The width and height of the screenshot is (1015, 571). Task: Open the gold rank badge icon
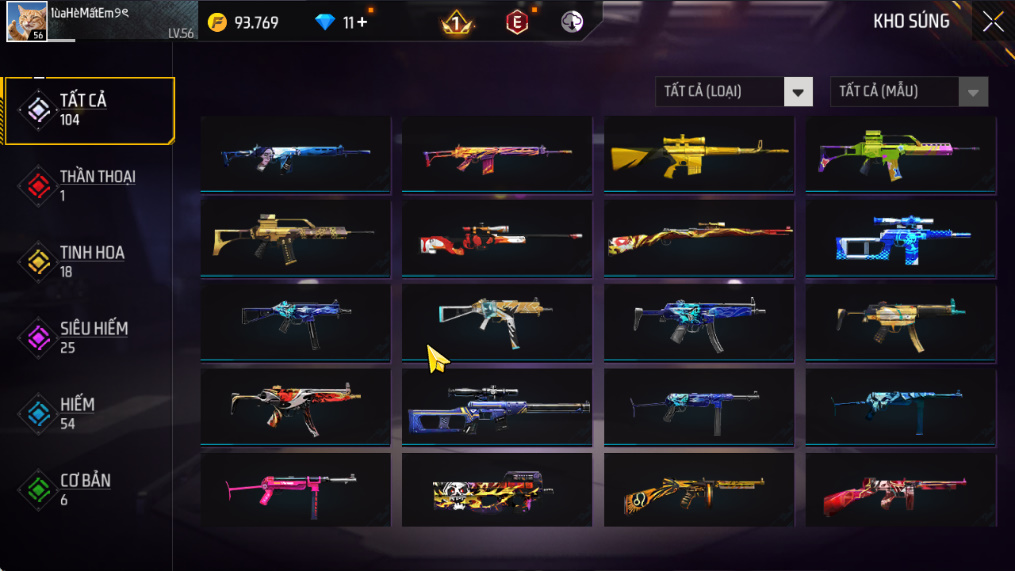pyautogui.click(x=457, y=22)
